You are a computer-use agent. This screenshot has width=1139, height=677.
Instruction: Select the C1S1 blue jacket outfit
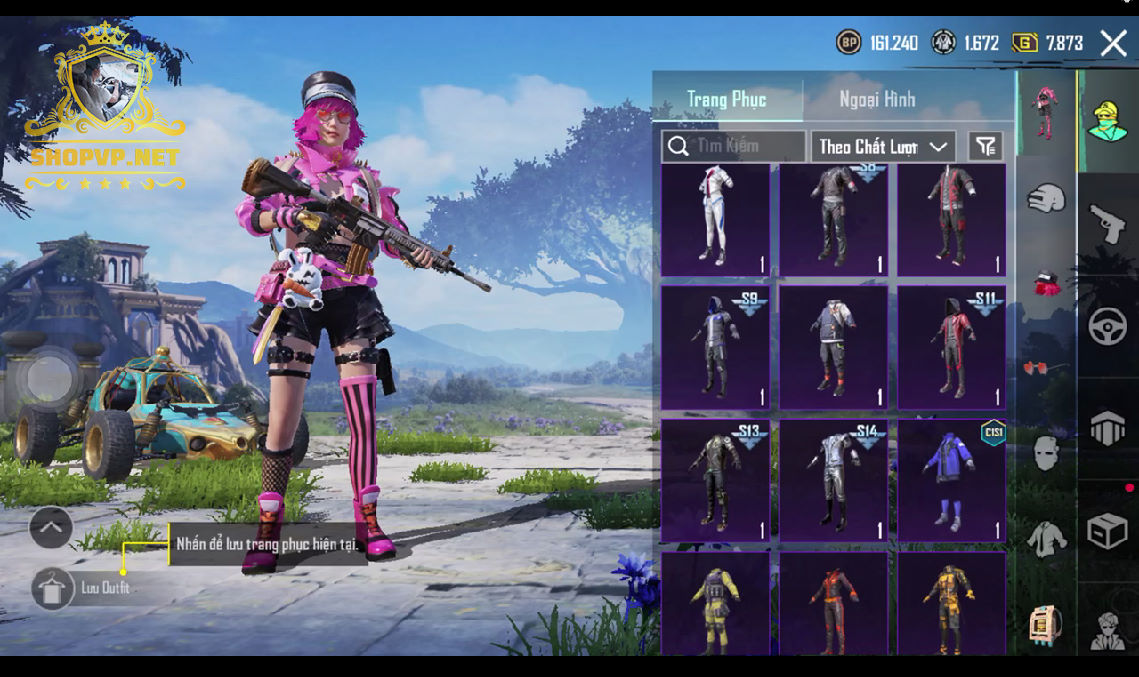tap(951, 480)
